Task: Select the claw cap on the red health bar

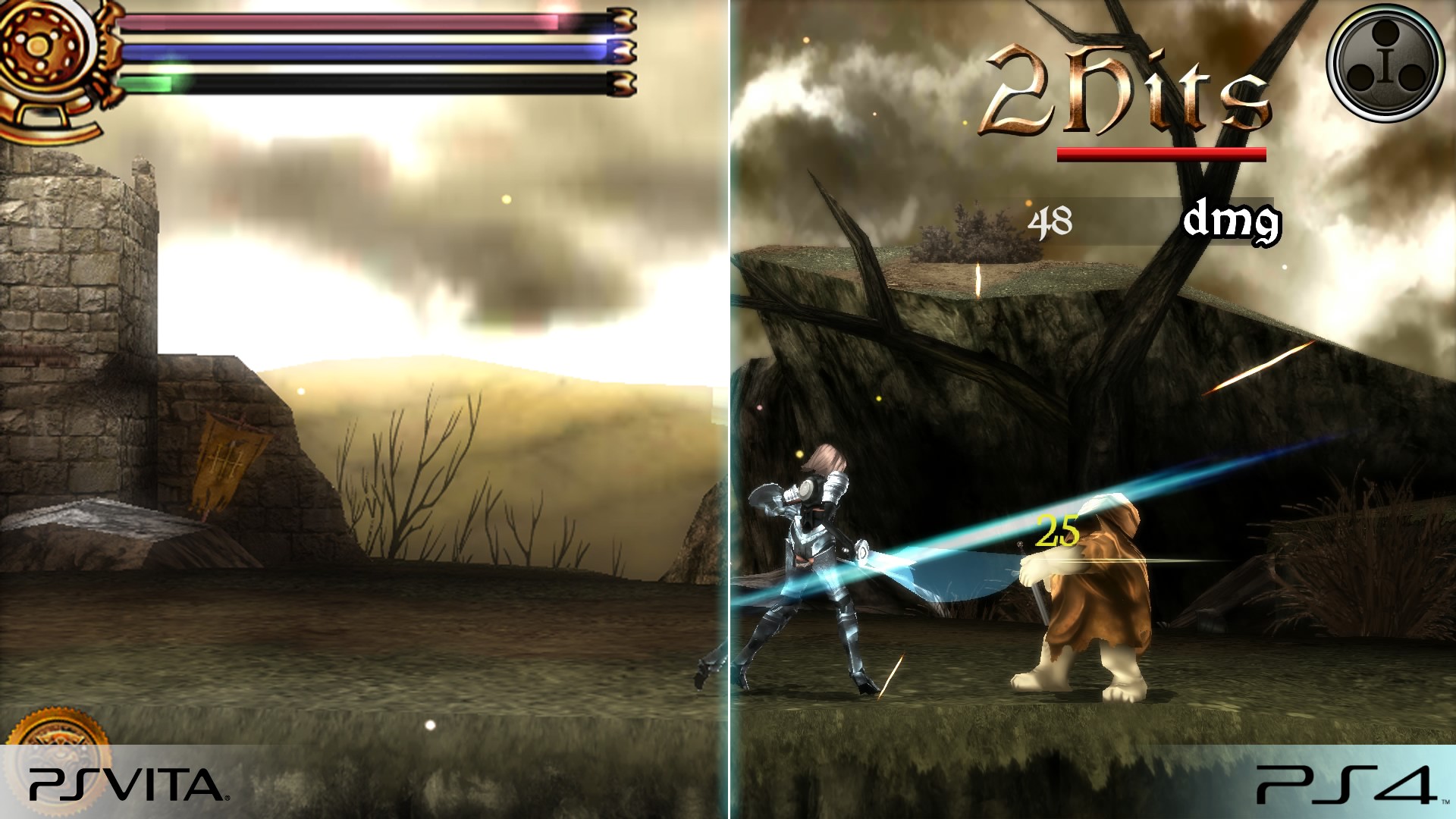Action: pos(622,19)
